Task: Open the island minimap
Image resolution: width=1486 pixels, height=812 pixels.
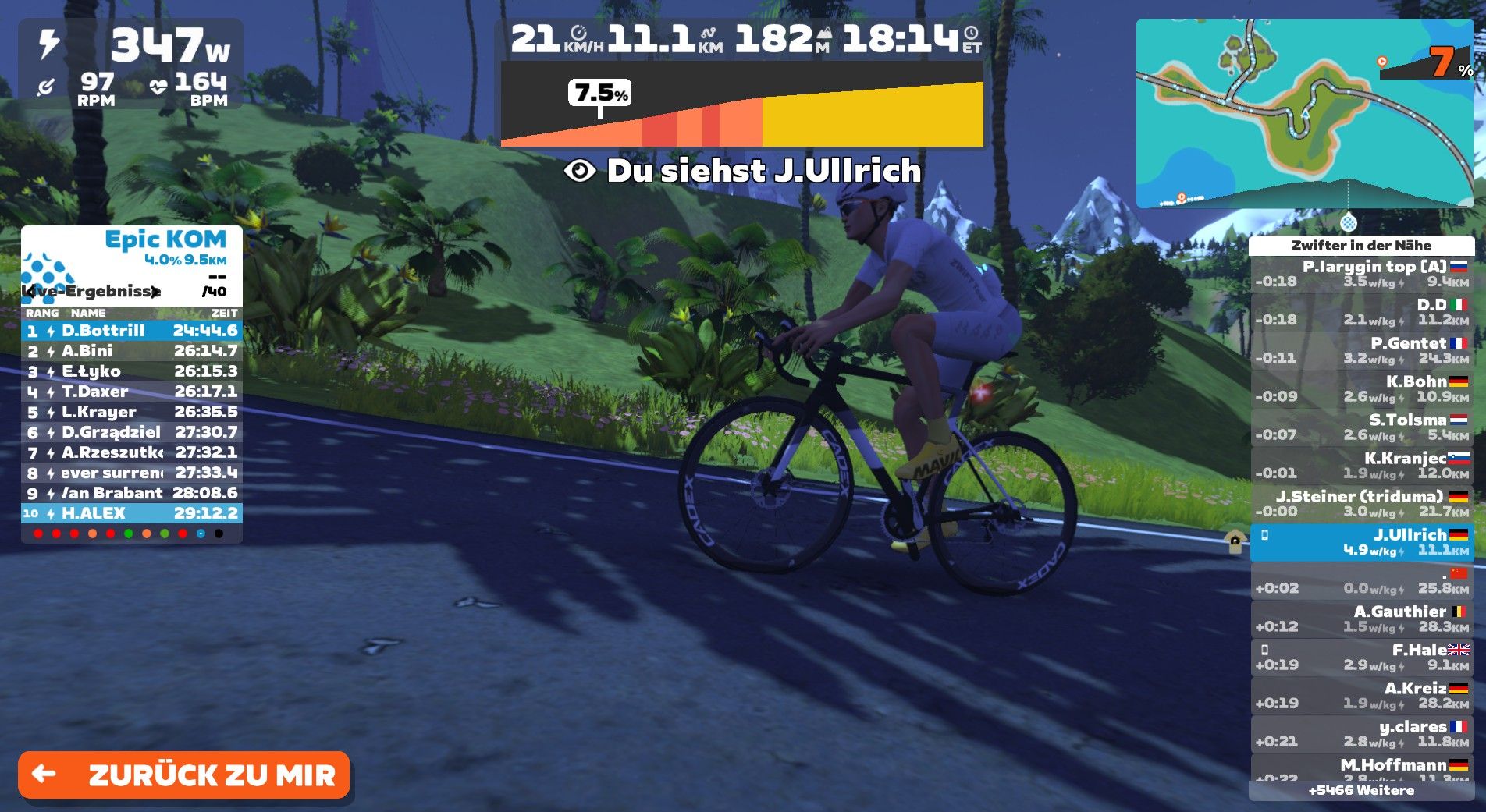Action: click(x=1303, y=114)
